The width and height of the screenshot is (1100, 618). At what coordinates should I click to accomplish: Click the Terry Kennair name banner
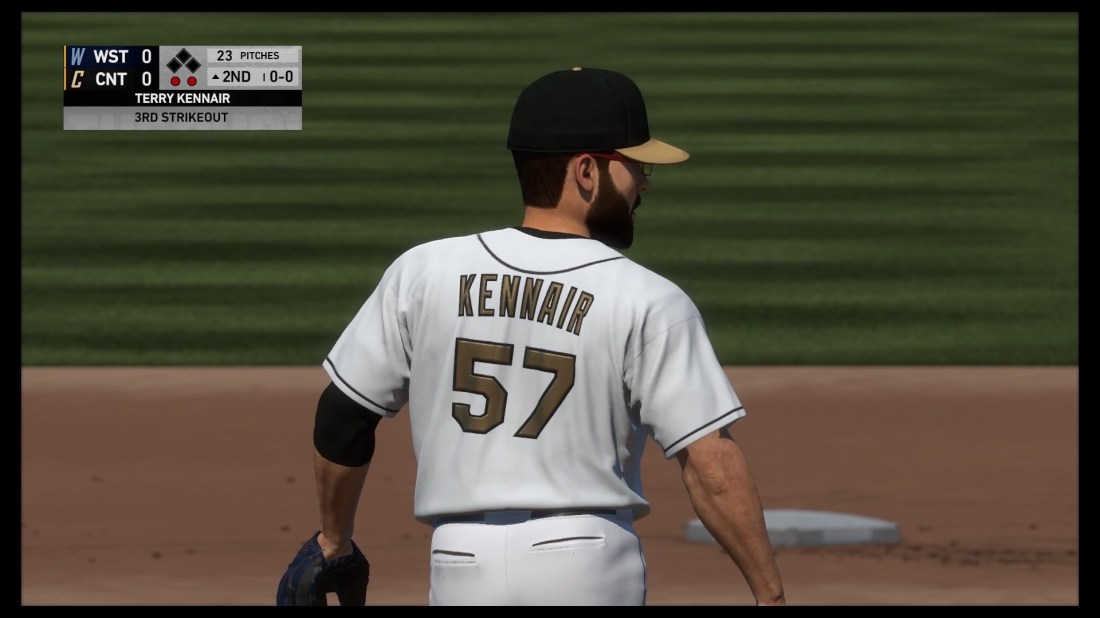click(x=182, y=99)
